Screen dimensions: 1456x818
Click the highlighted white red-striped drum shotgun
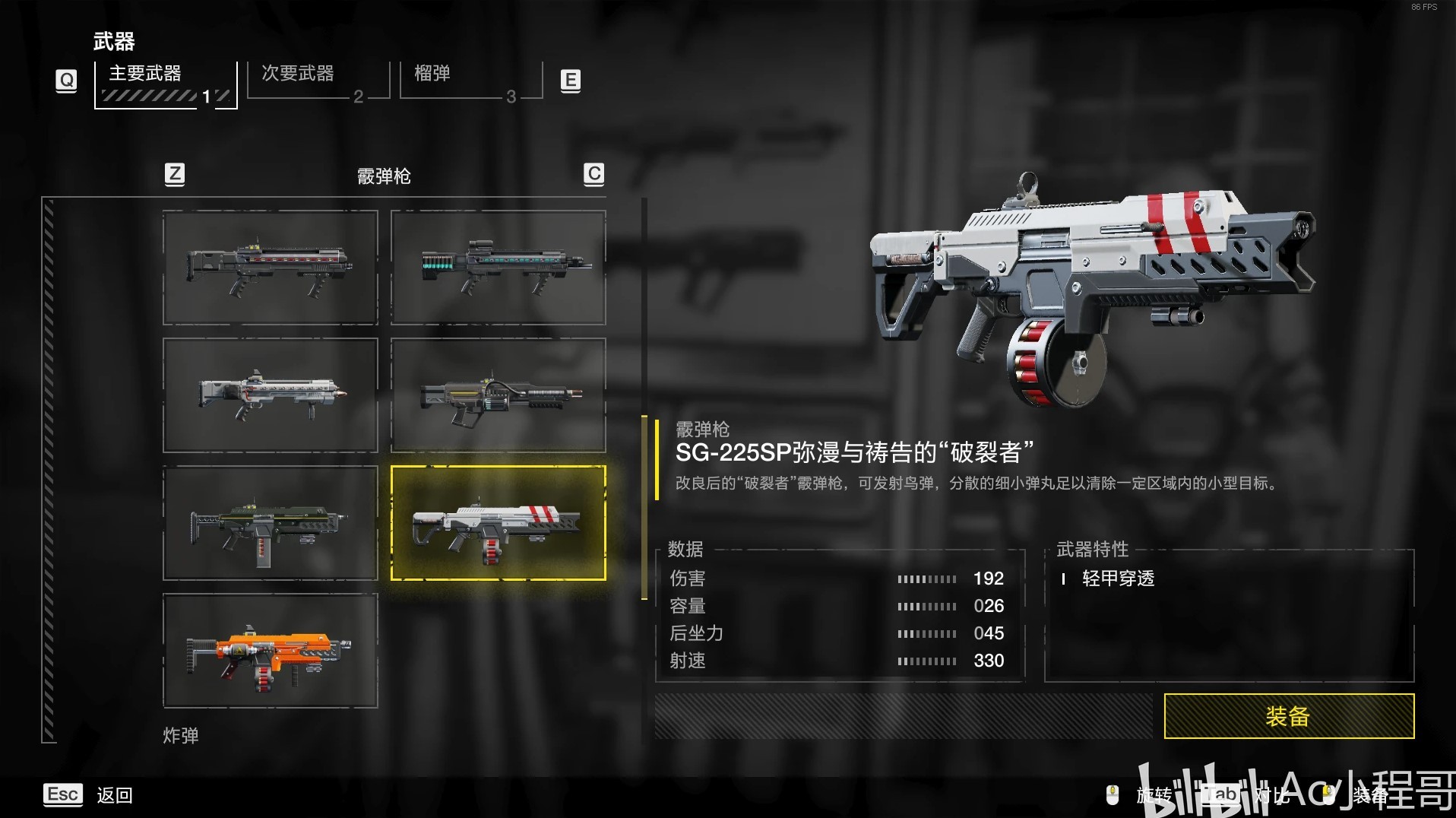pyautogui.click(x=498, y=523)
